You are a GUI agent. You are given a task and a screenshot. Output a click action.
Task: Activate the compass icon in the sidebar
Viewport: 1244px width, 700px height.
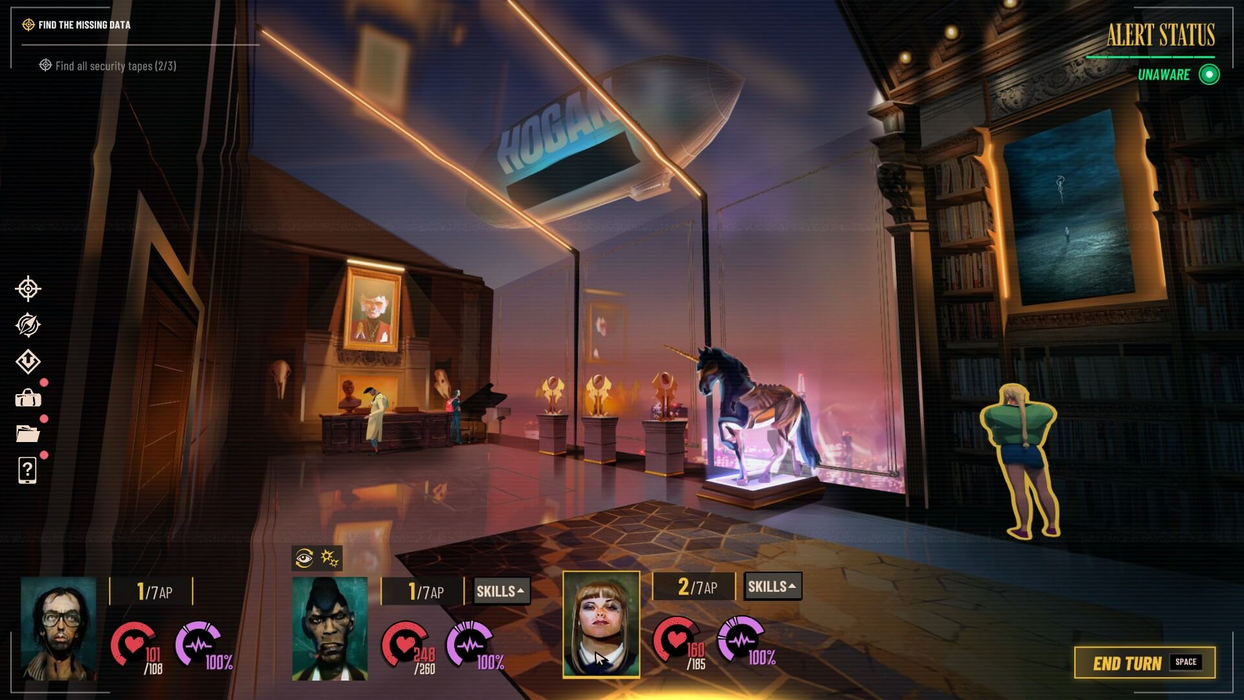(x=28, y=325)
